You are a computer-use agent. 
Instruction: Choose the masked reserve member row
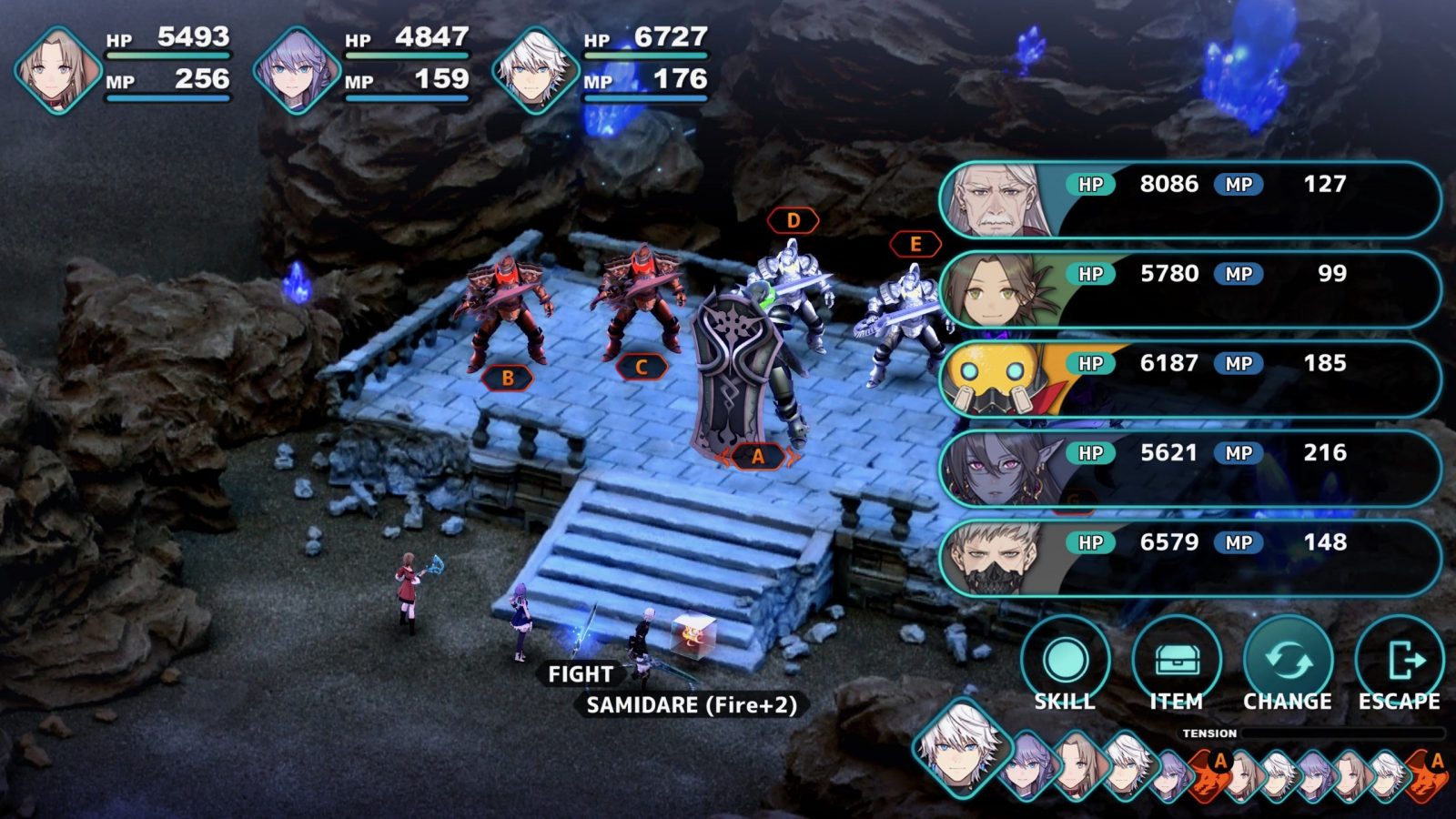[x=1190, y=558]
